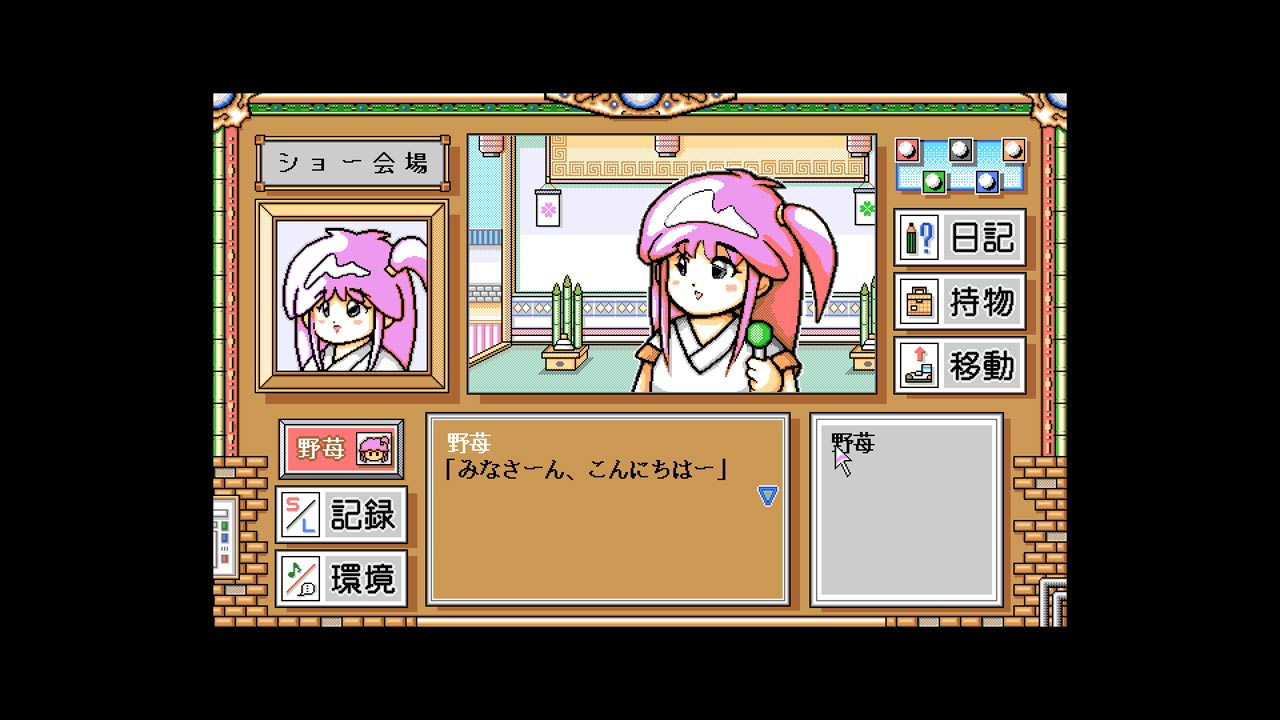The image size is (1280, 720).
Task: Click the ショー会場 location sign
Action: pos(352,162)
